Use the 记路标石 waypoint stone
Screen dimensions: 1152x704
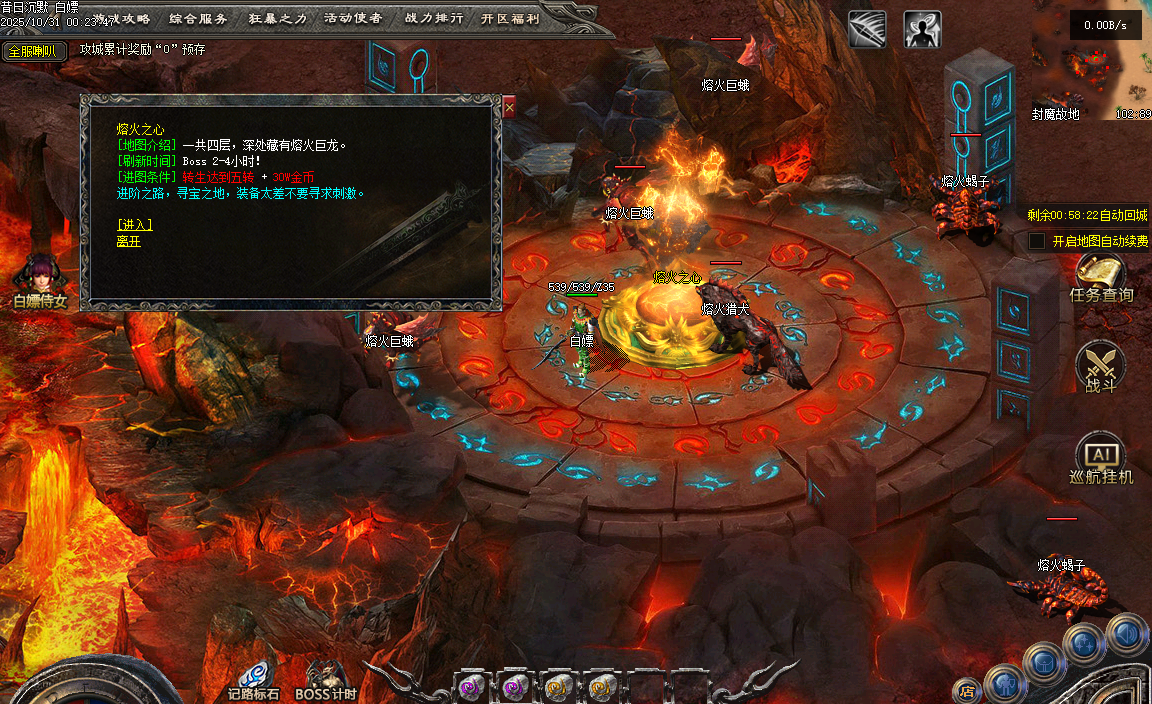(254, 679)
